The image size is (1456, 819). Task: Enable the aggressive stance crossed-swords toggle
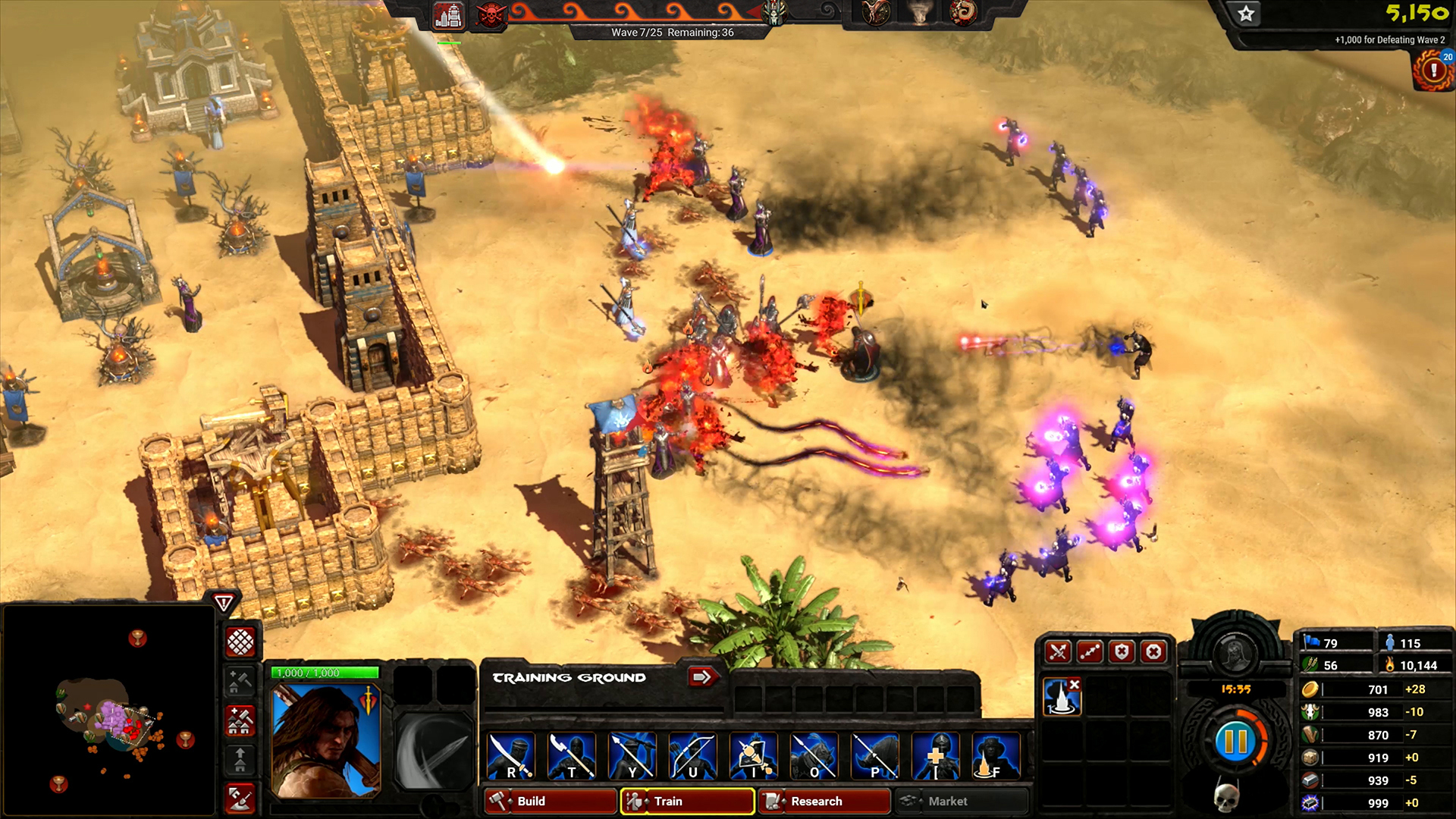coord(1057,651)
